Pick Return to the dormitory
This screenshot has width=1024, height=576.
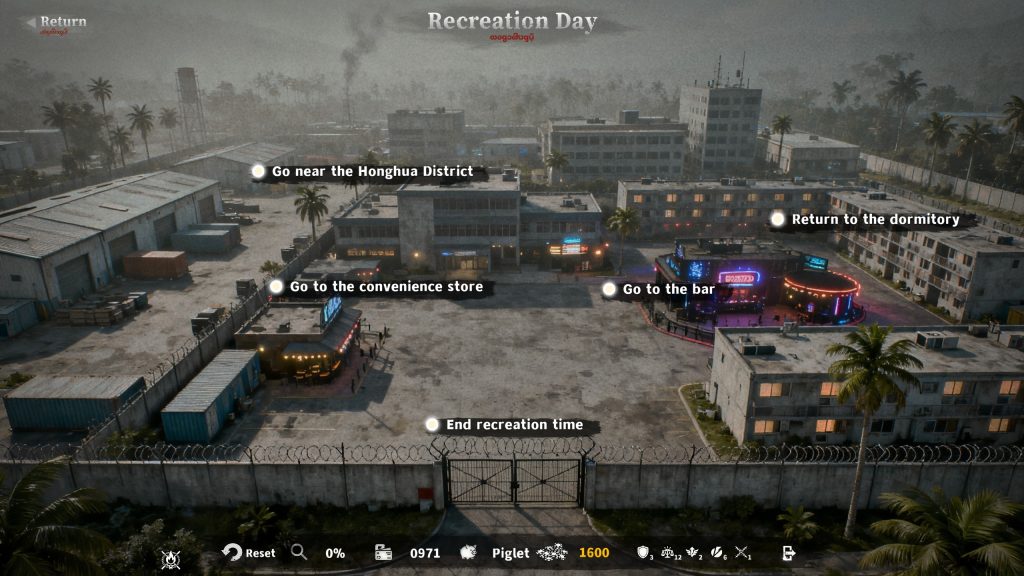865,219
